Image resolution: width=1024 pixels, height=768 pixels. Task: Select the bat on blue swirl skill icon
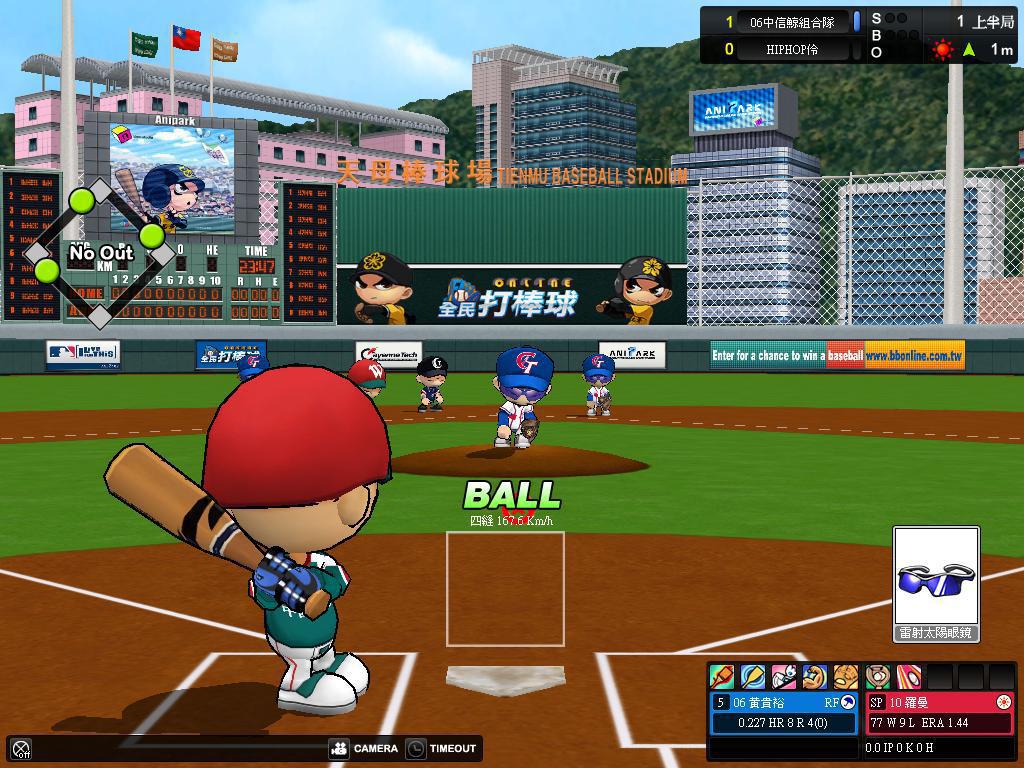click(753, 677)
